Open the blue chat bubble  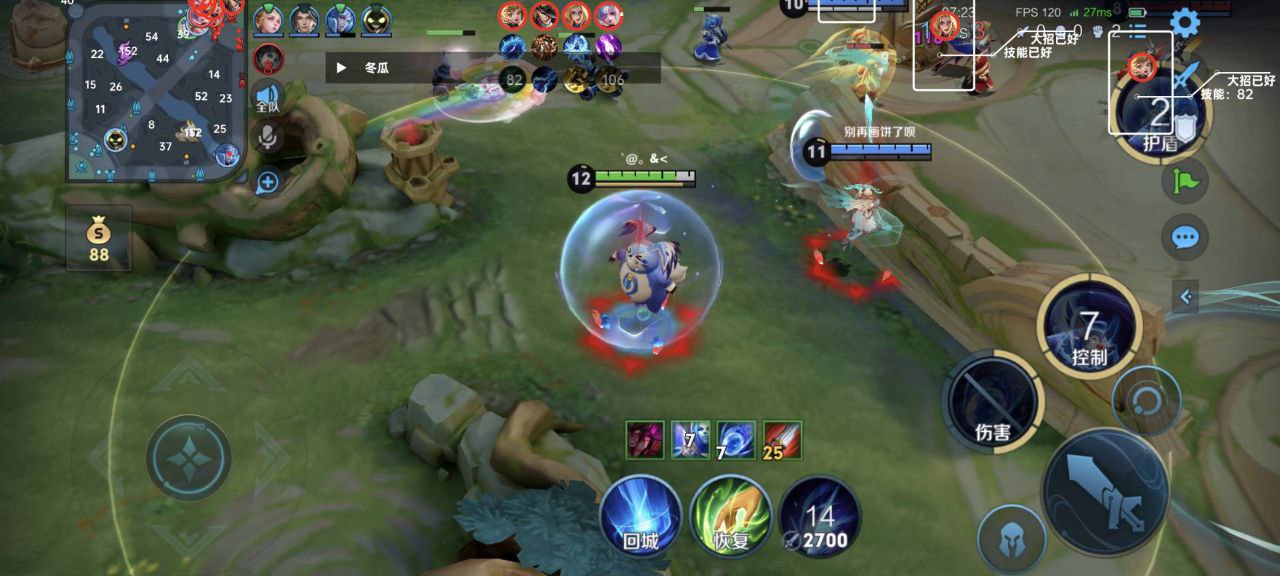tap(1185, 237)
